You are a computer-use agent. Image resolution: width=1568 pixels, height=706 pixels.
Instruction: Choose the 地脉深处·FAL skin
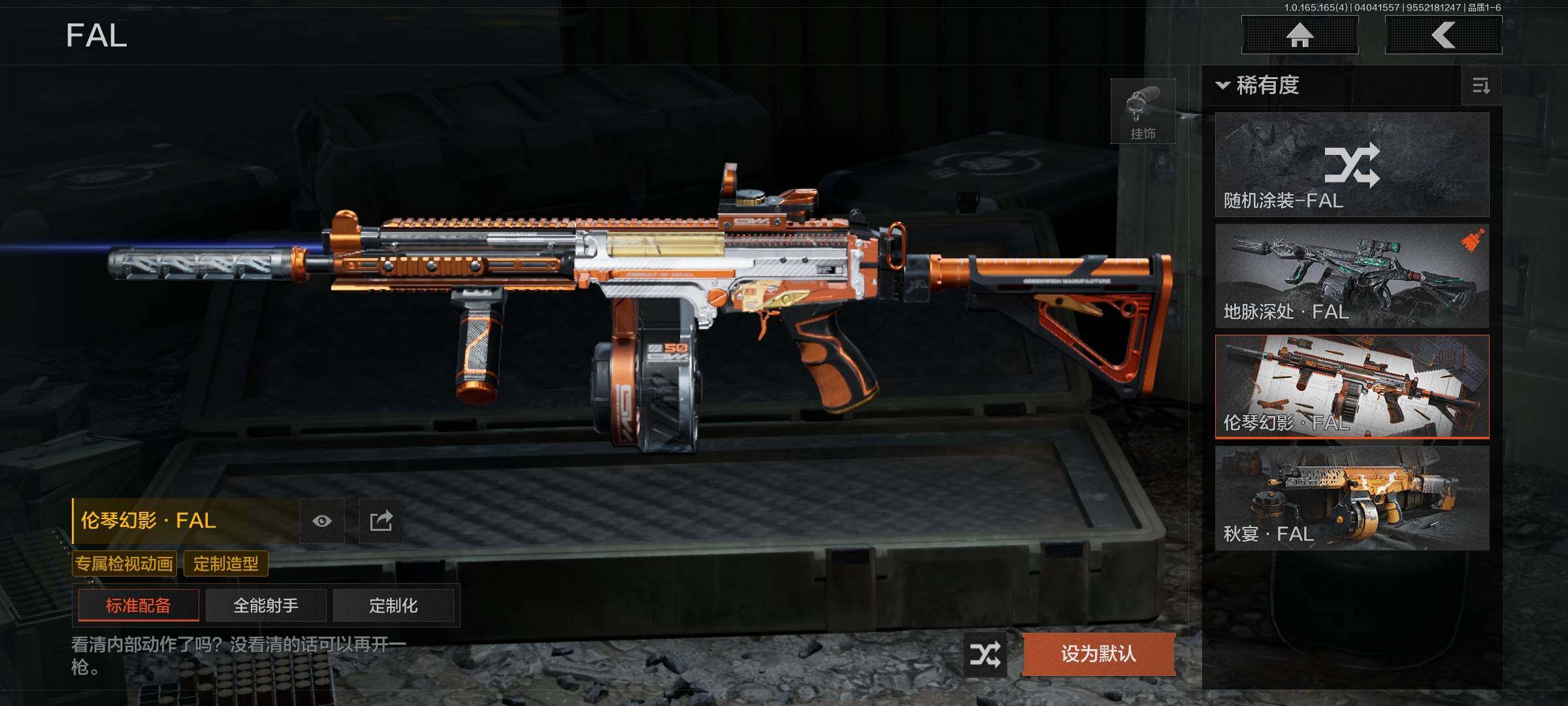coord(1352,276)
